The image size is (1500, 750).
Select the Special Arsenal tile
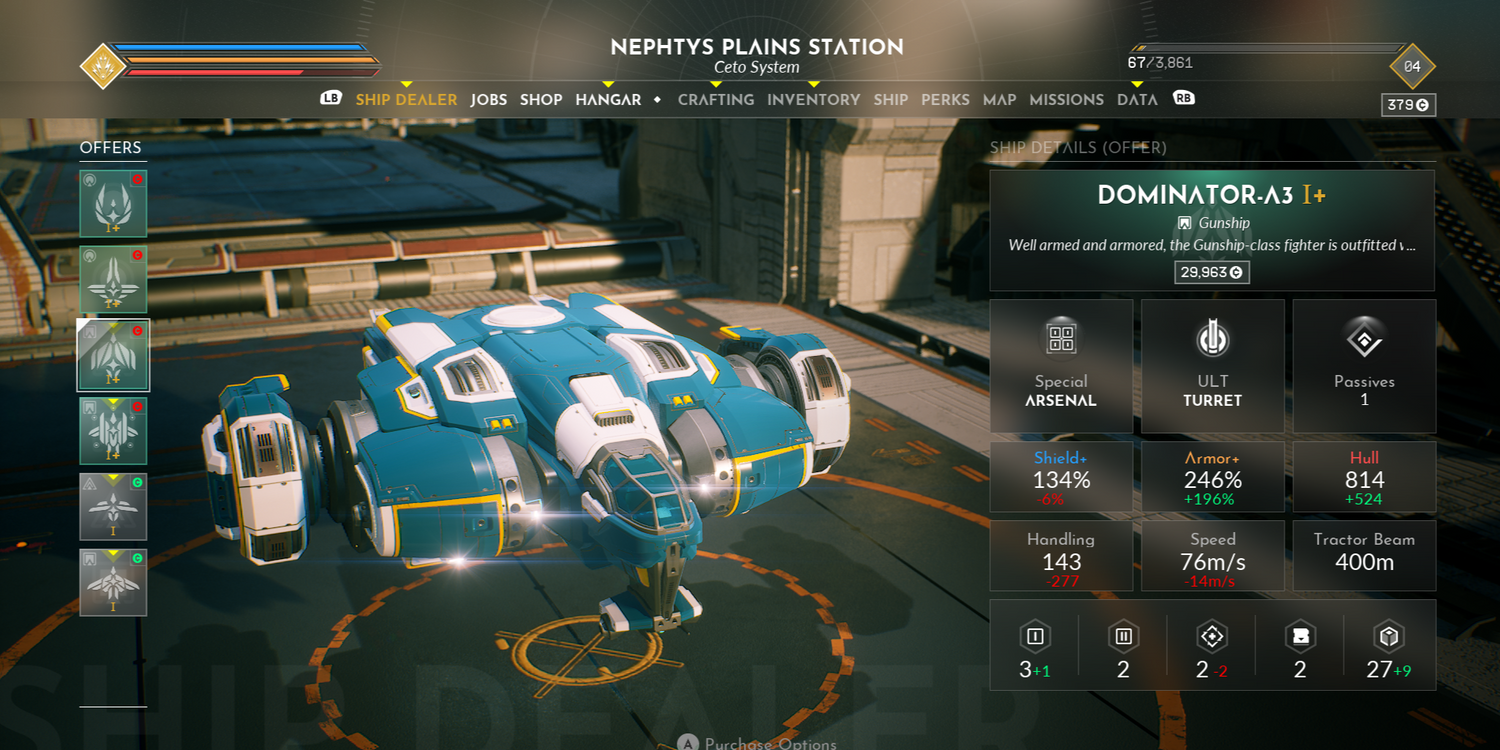pyautogui.click(x=1061, y=366)
